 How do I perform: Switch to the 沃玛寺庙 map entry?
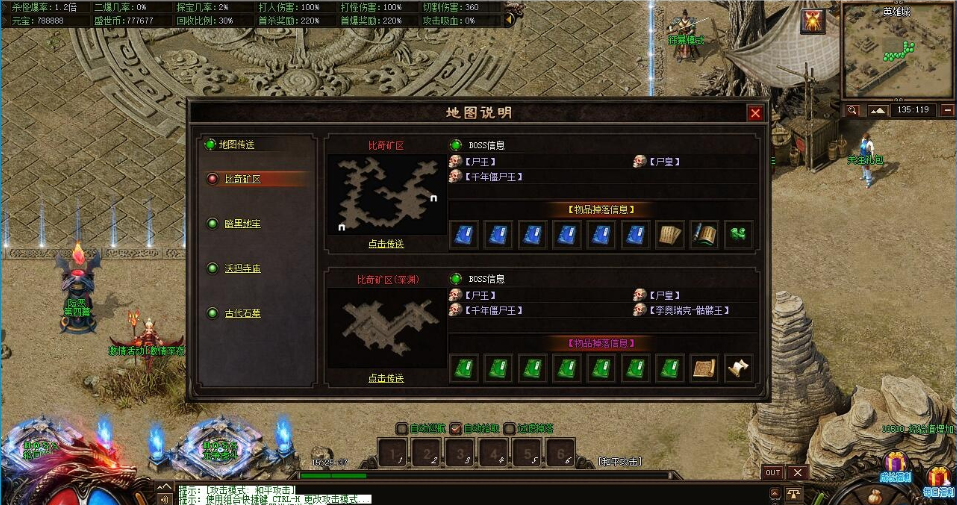(242, 269)
